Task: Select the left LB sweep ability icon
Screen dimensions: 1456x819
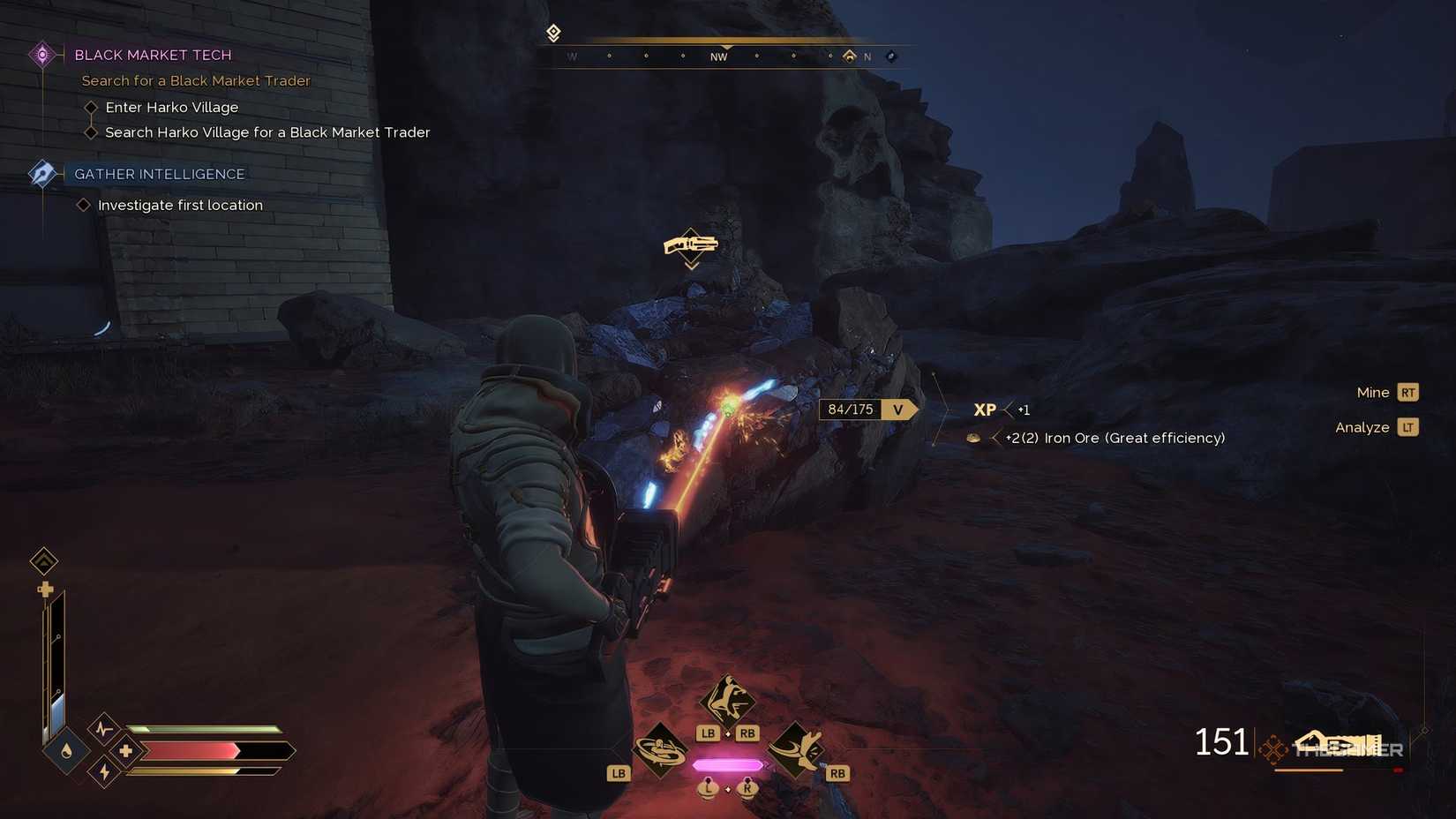Action: pos(660,749)
